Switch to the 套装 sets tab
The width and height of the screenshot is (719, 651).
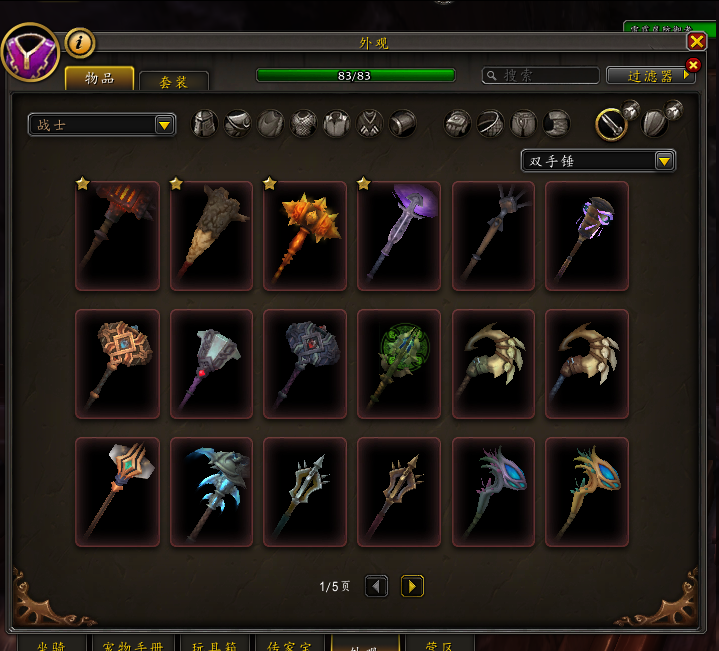click(174, 82)
